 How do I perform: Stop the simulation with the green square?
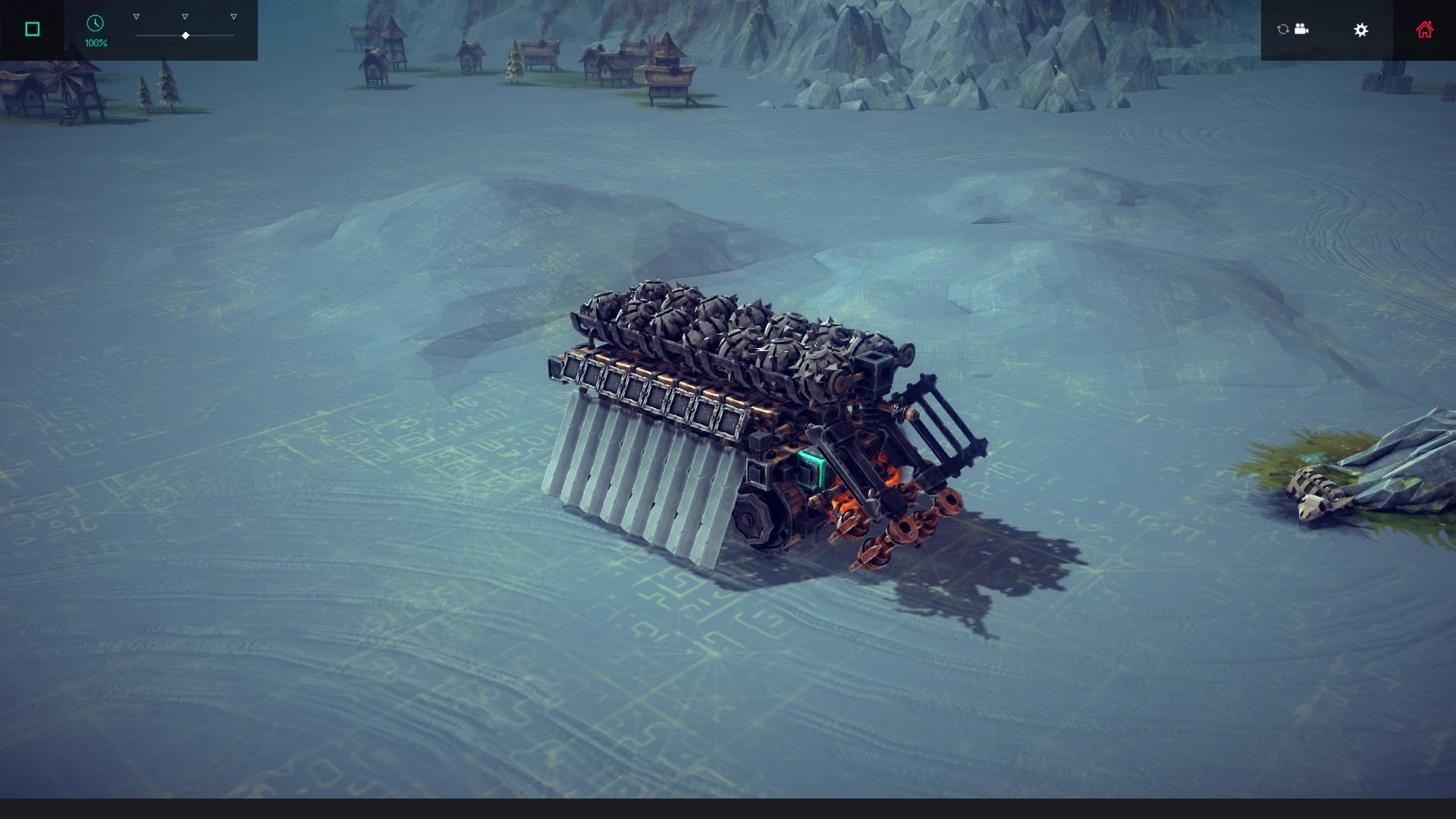pyautogui.click(x=31, y=28)
